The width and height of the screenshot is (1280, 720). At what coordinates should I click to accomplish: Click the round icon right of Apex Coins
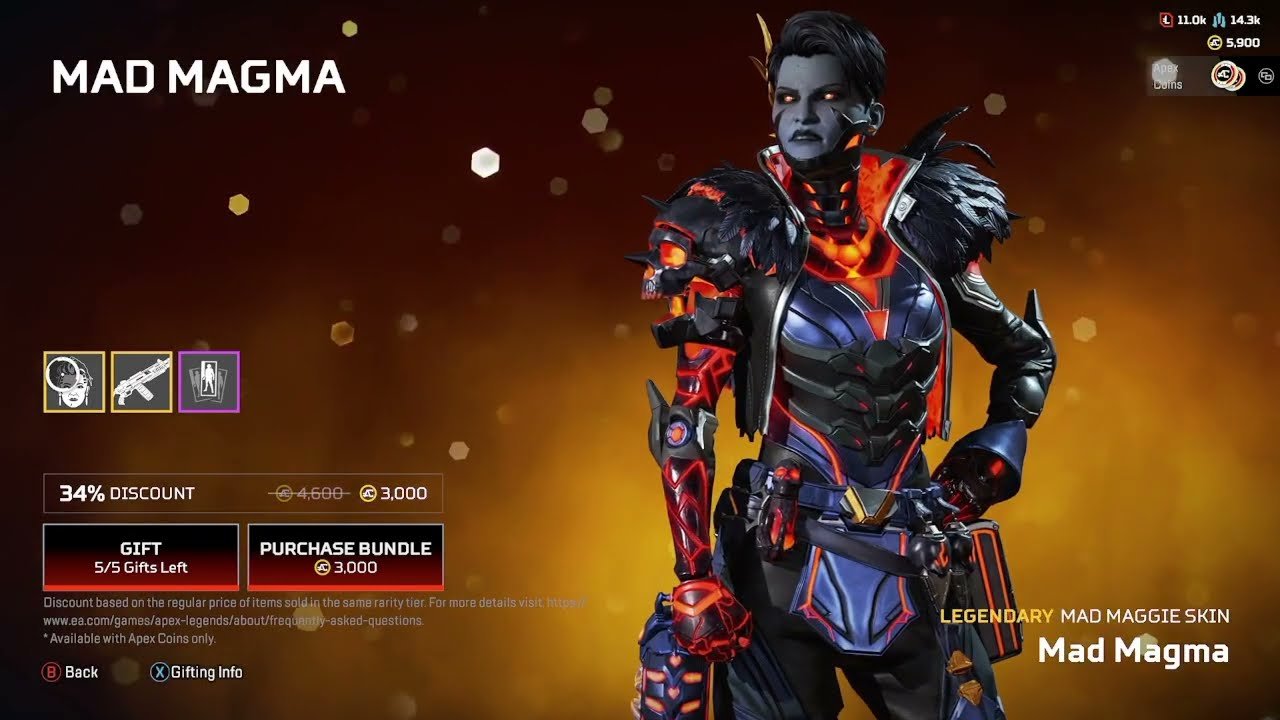tap(1266, 76)
